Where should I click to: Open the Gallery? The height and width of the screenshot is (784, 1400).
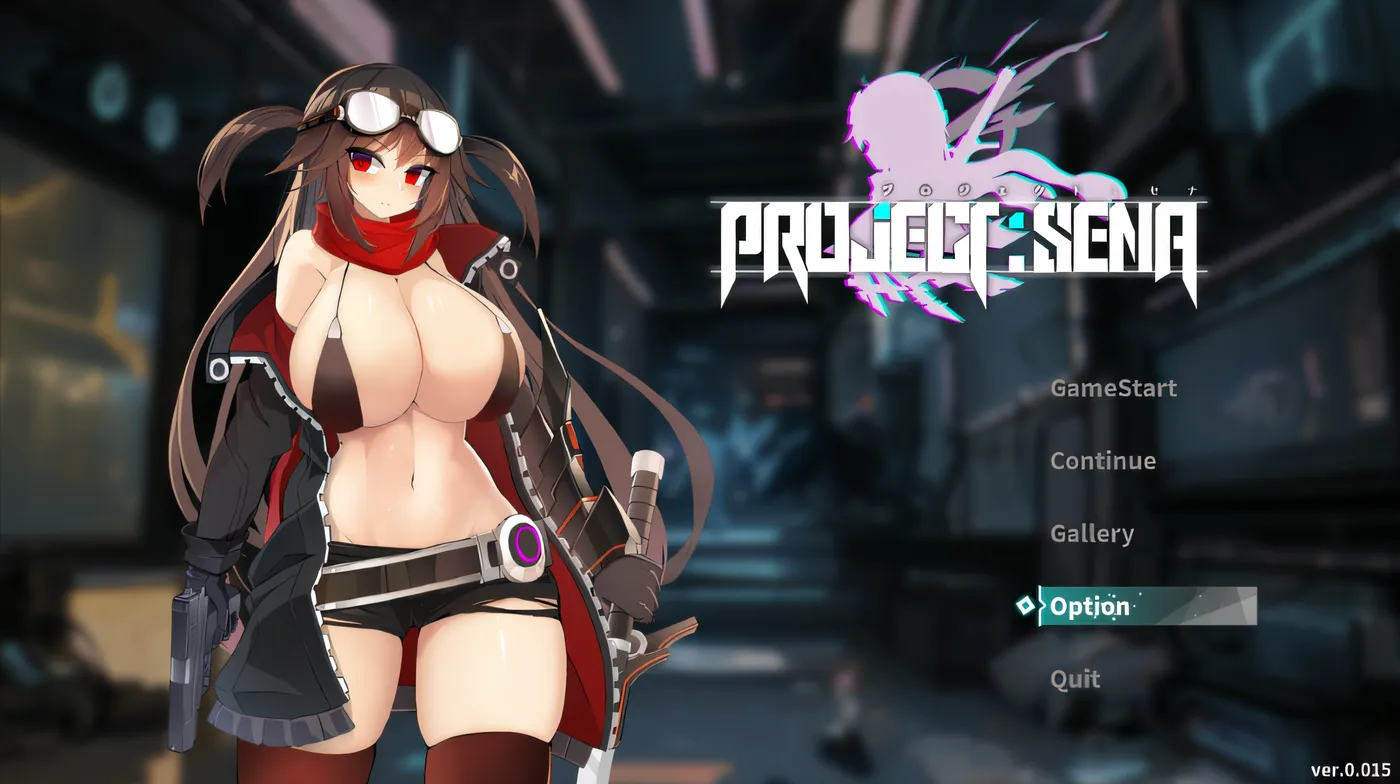click(x=1091, y=534)
